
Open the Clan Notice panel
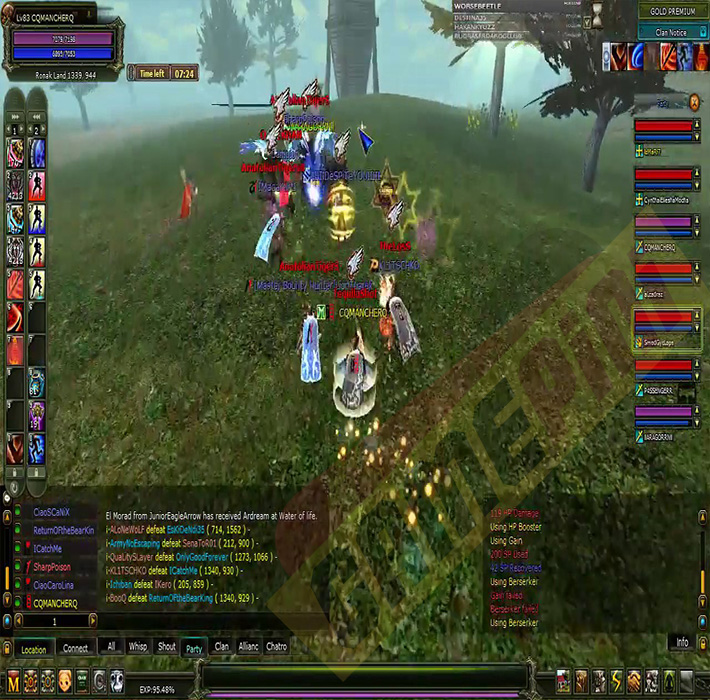671,32
